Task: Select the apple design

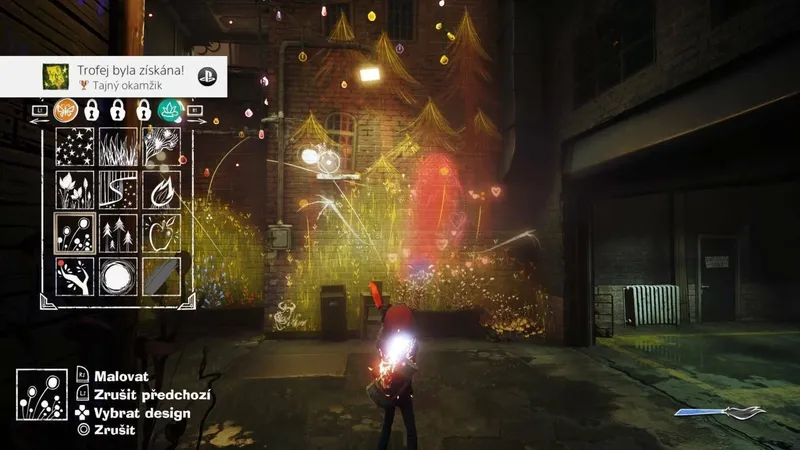Action: [x=161, y=233]
